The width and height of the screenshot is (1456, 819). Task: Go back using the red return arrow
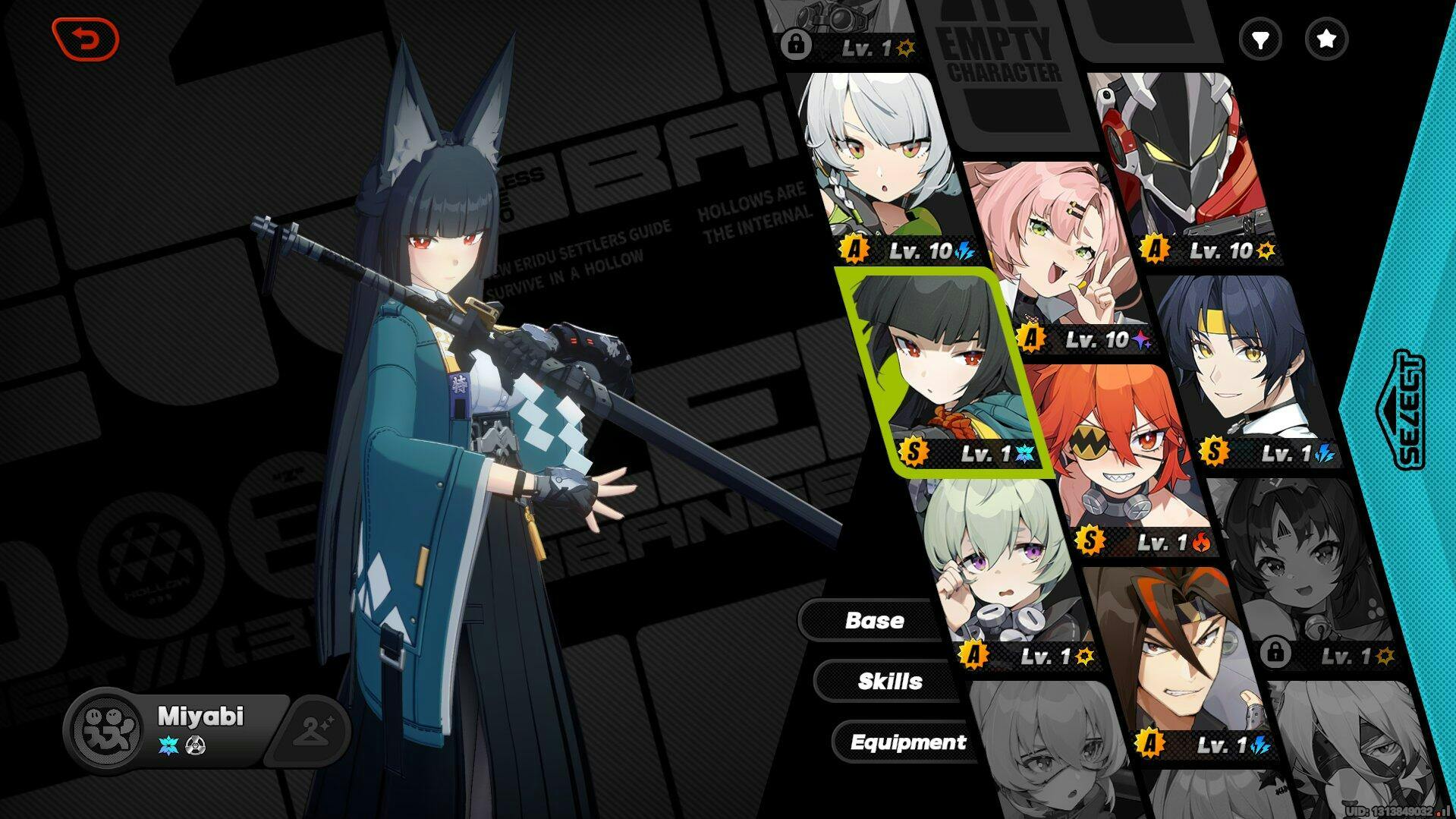click(86, 39)
